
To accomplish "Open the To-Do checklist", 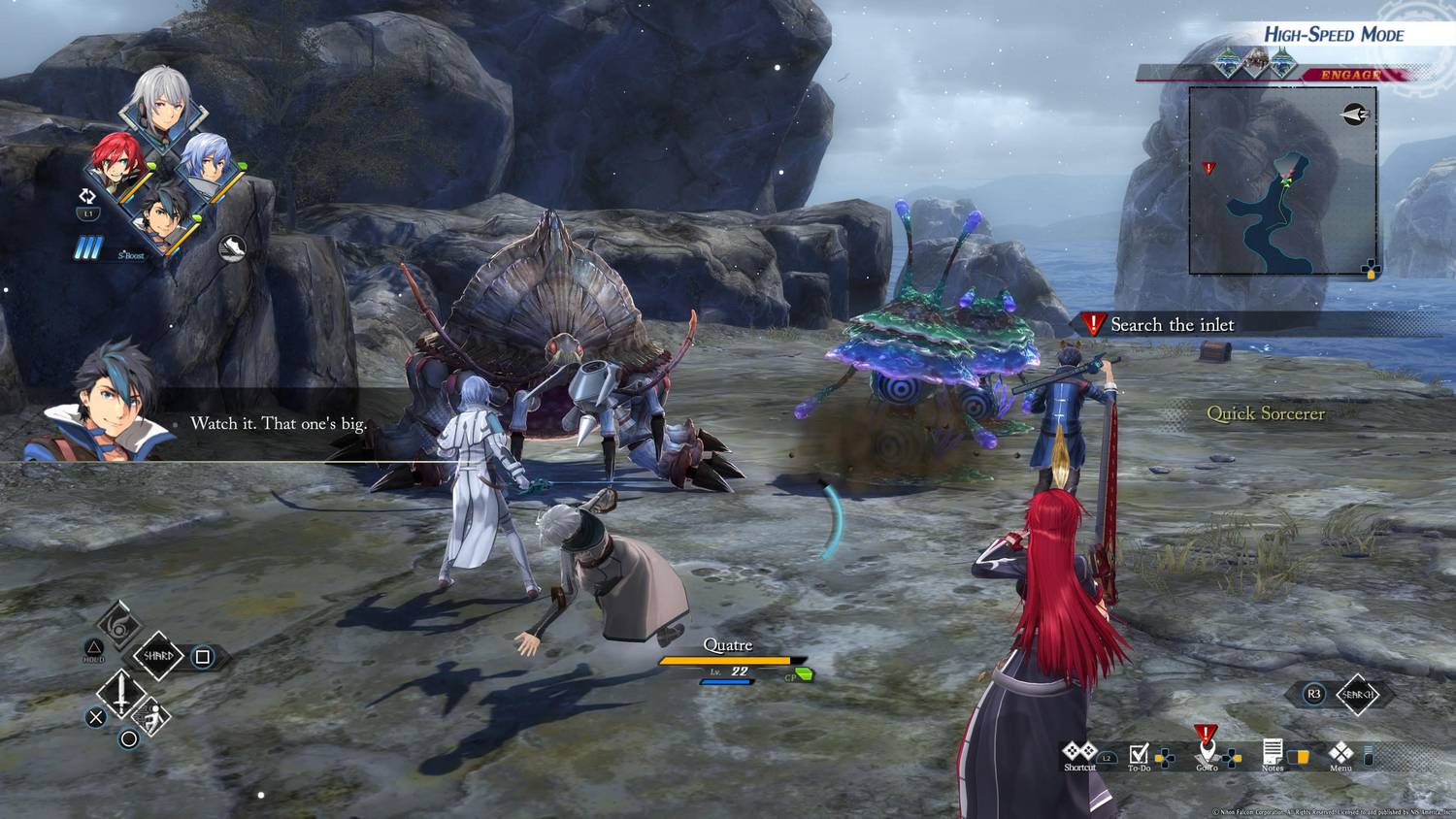I will pyautogui.click(x=1140, y=756).
